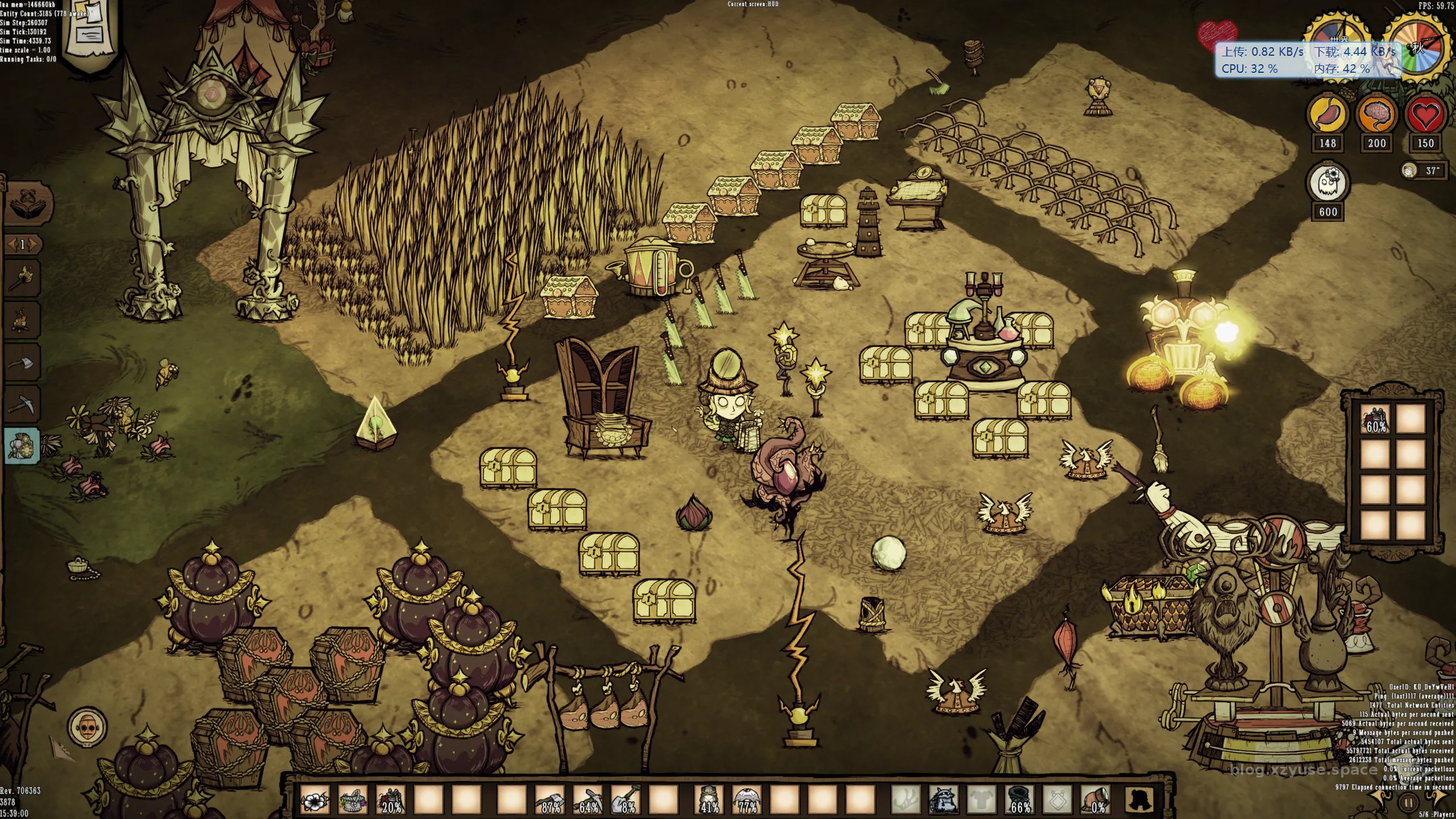Open the crafting menu book button
Screen dimensions: 1456x819
(x=28, y=202)
